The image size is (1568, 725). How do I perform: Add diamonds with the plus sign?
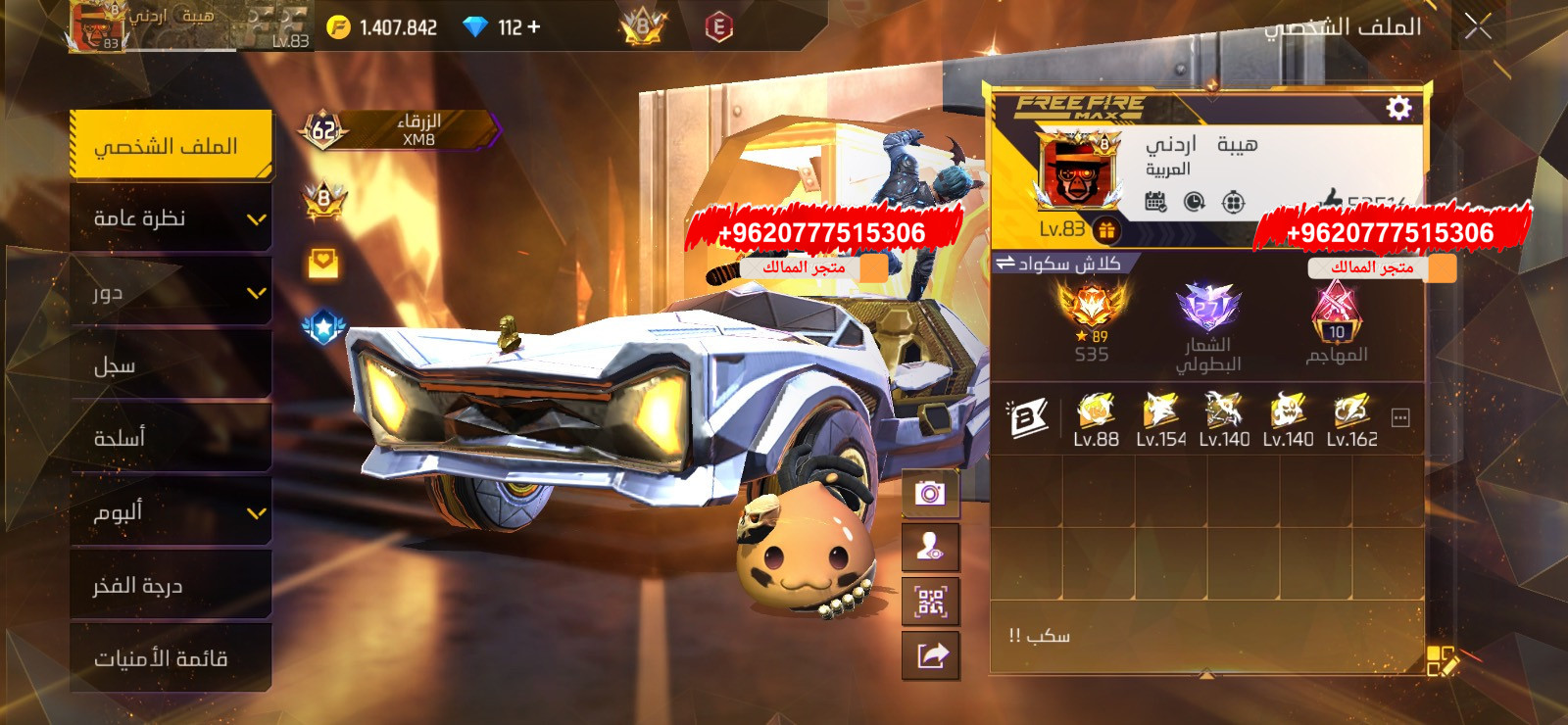point(534,27)
